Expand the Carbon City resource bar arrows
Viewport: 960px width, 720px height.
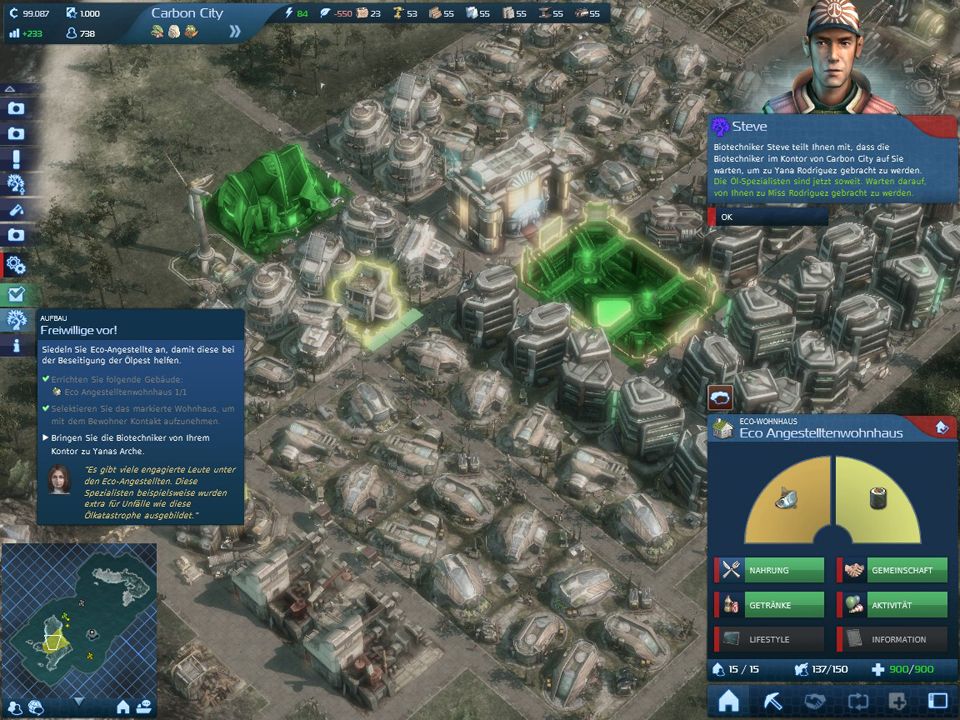tap(235, 31)
